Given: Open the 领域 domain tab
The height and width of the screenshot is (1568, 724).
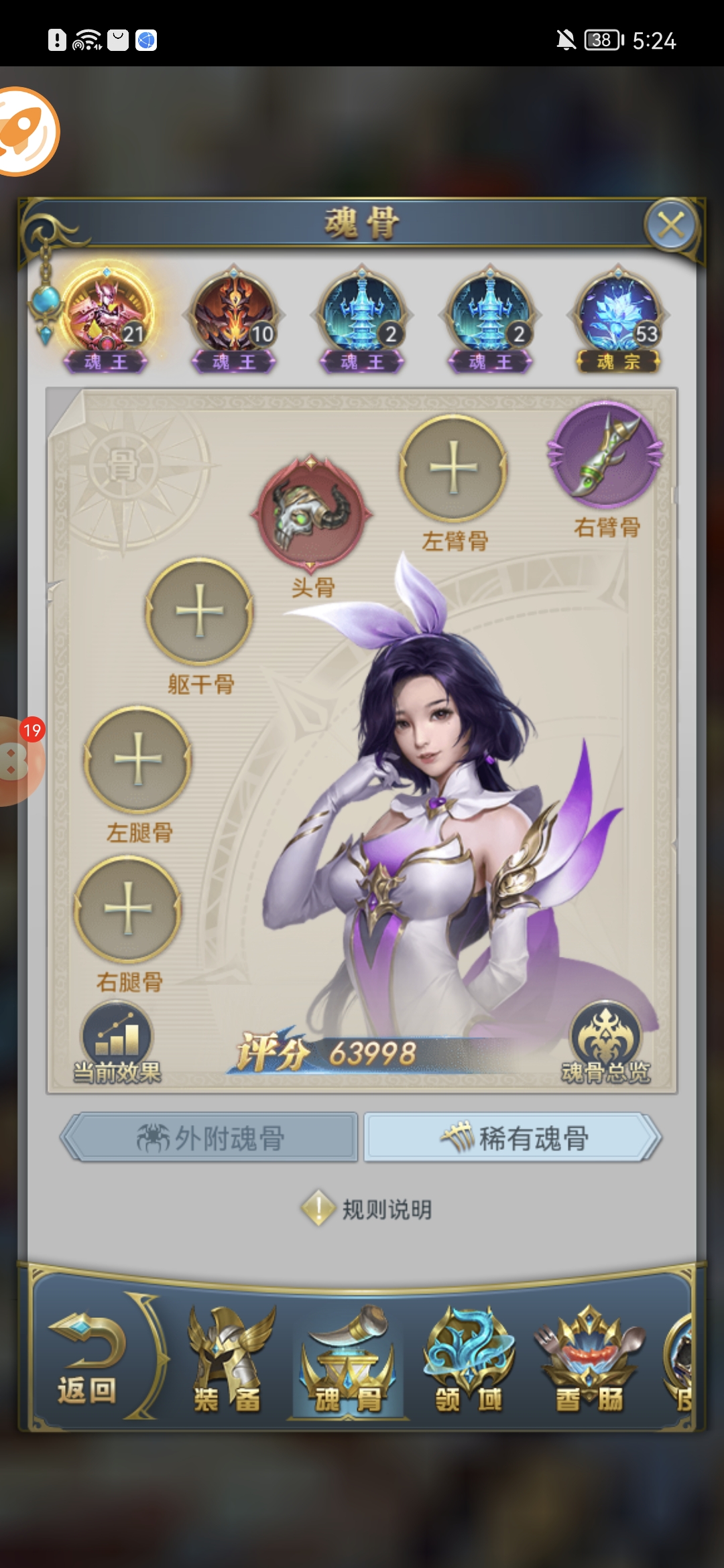Looking at the screenshot, I should [x=469, y=1360].
